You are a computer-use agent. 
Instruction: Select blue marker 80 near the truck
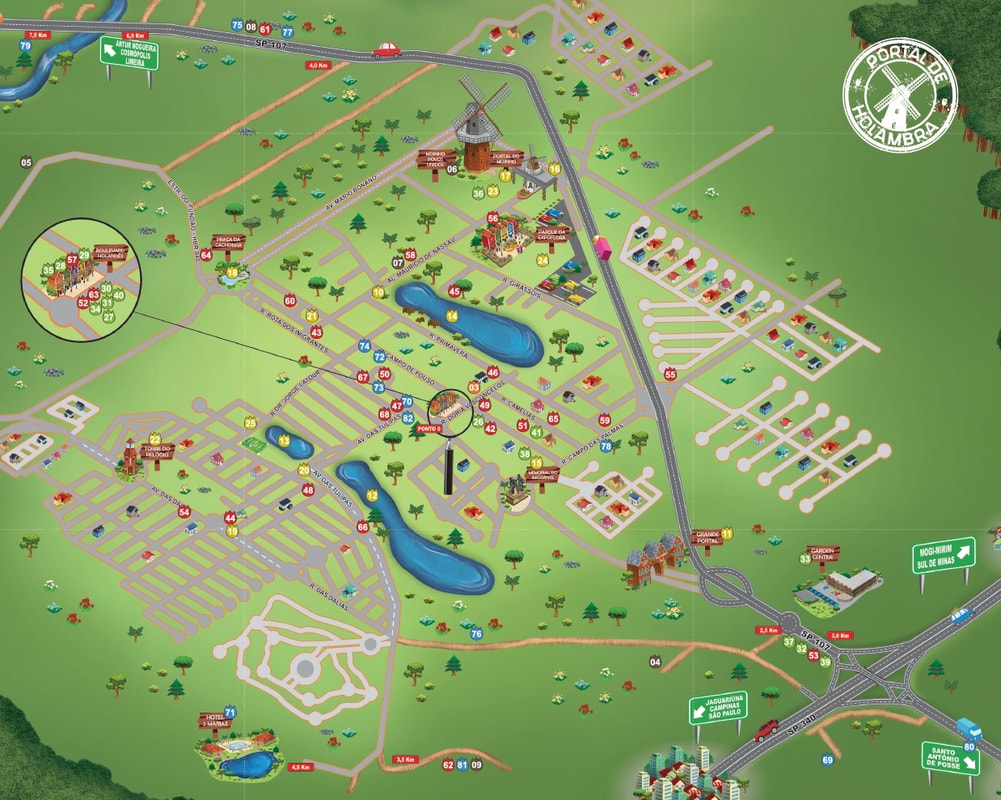pyautogui.click(x=969, y=747)
